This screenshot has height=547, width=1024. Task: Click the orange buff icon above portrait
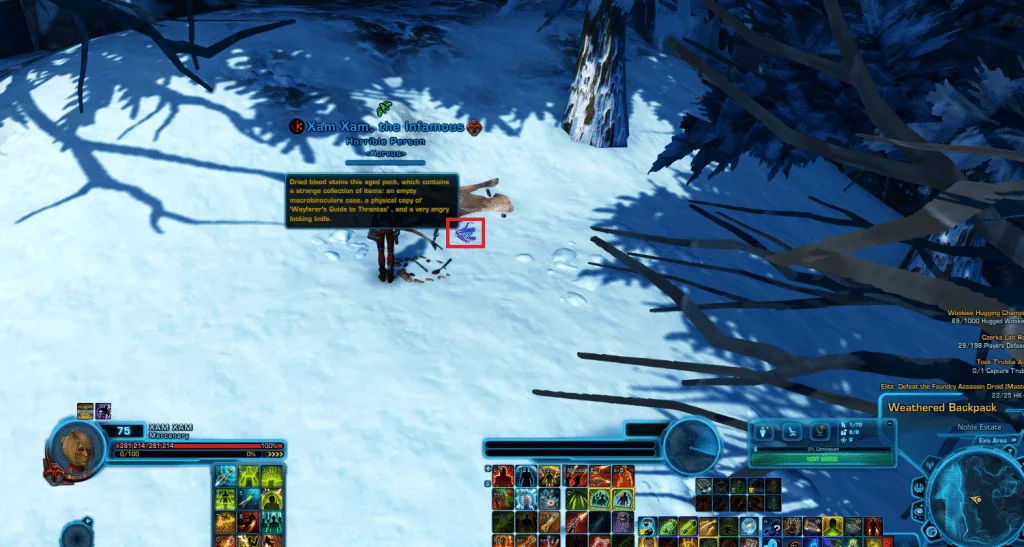pos(85,410)
